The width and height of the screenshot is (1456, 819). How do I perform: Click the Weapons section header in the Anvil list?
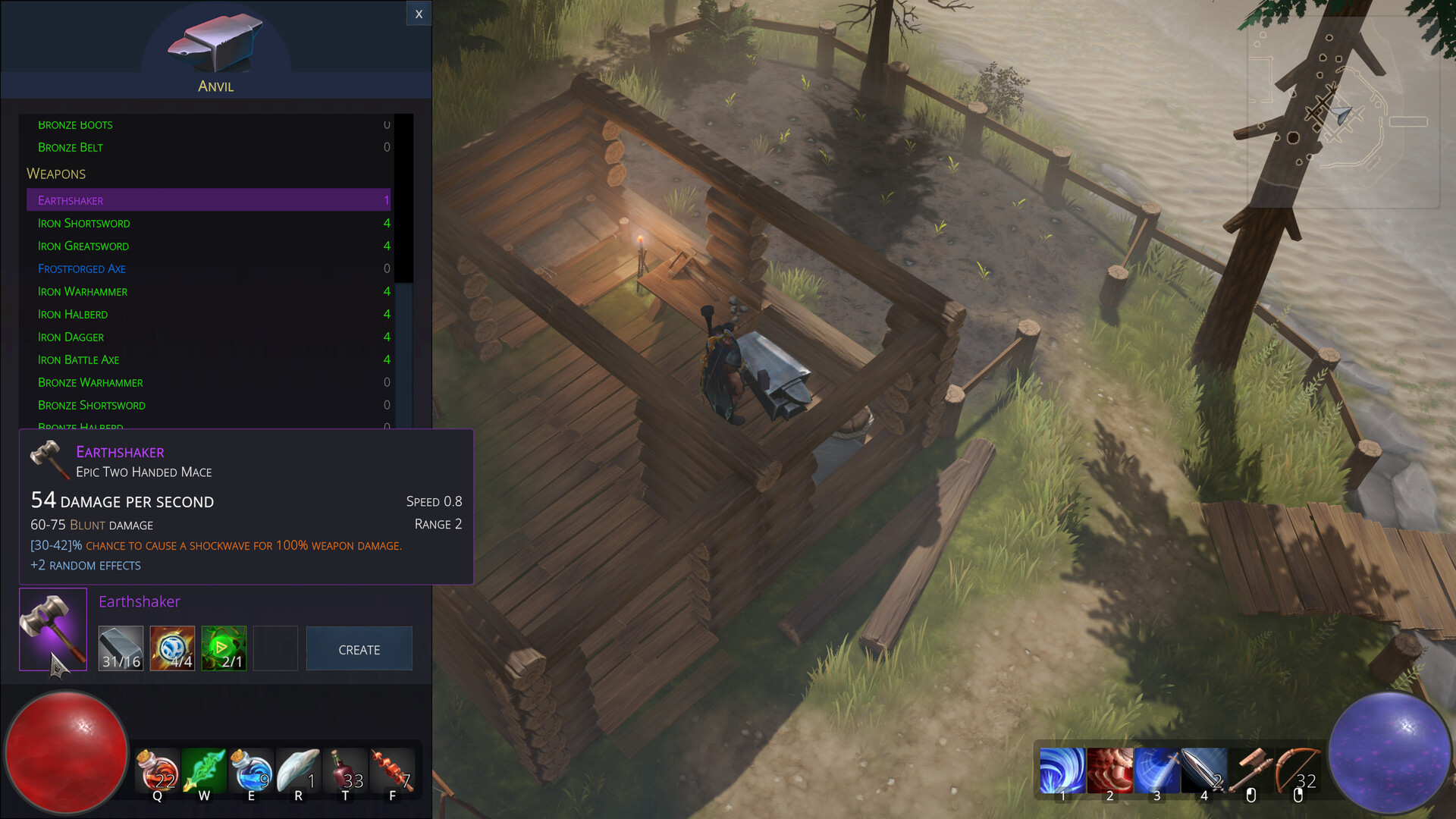point(56,174)
